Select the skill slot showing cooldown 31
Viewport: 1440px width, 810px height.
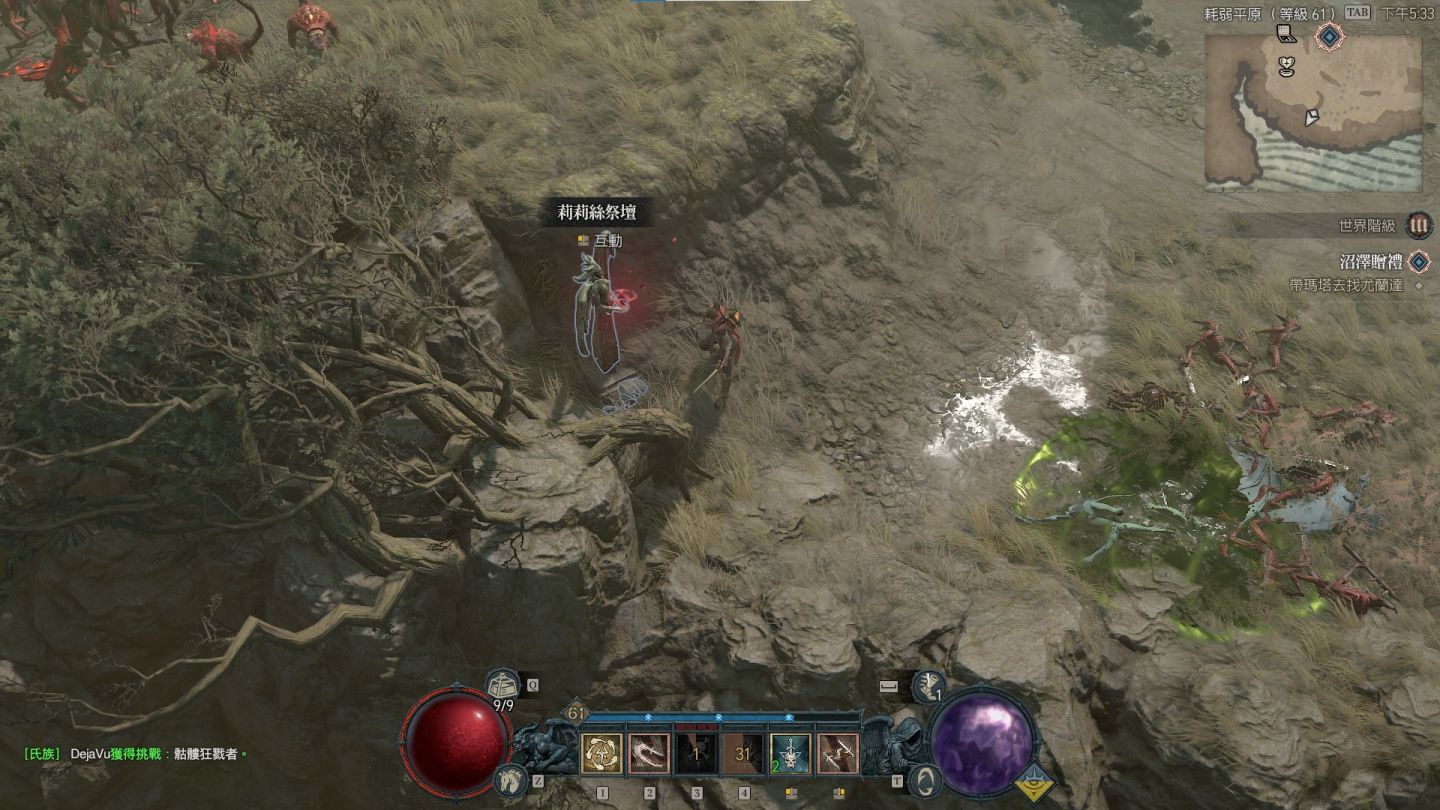(x=743, y=754)
